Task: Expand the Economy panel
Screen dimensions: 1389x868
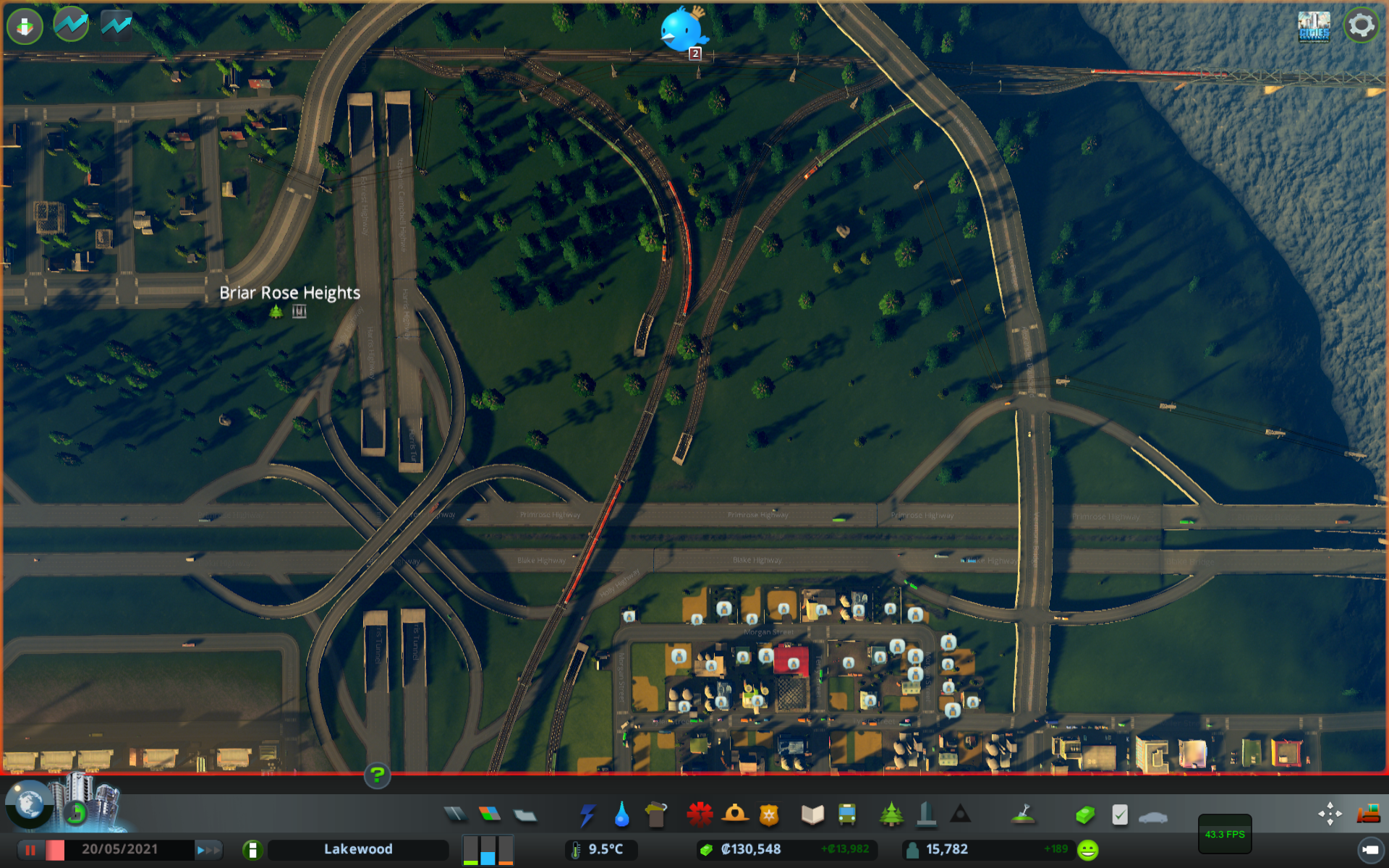Action: point(1084,813)
